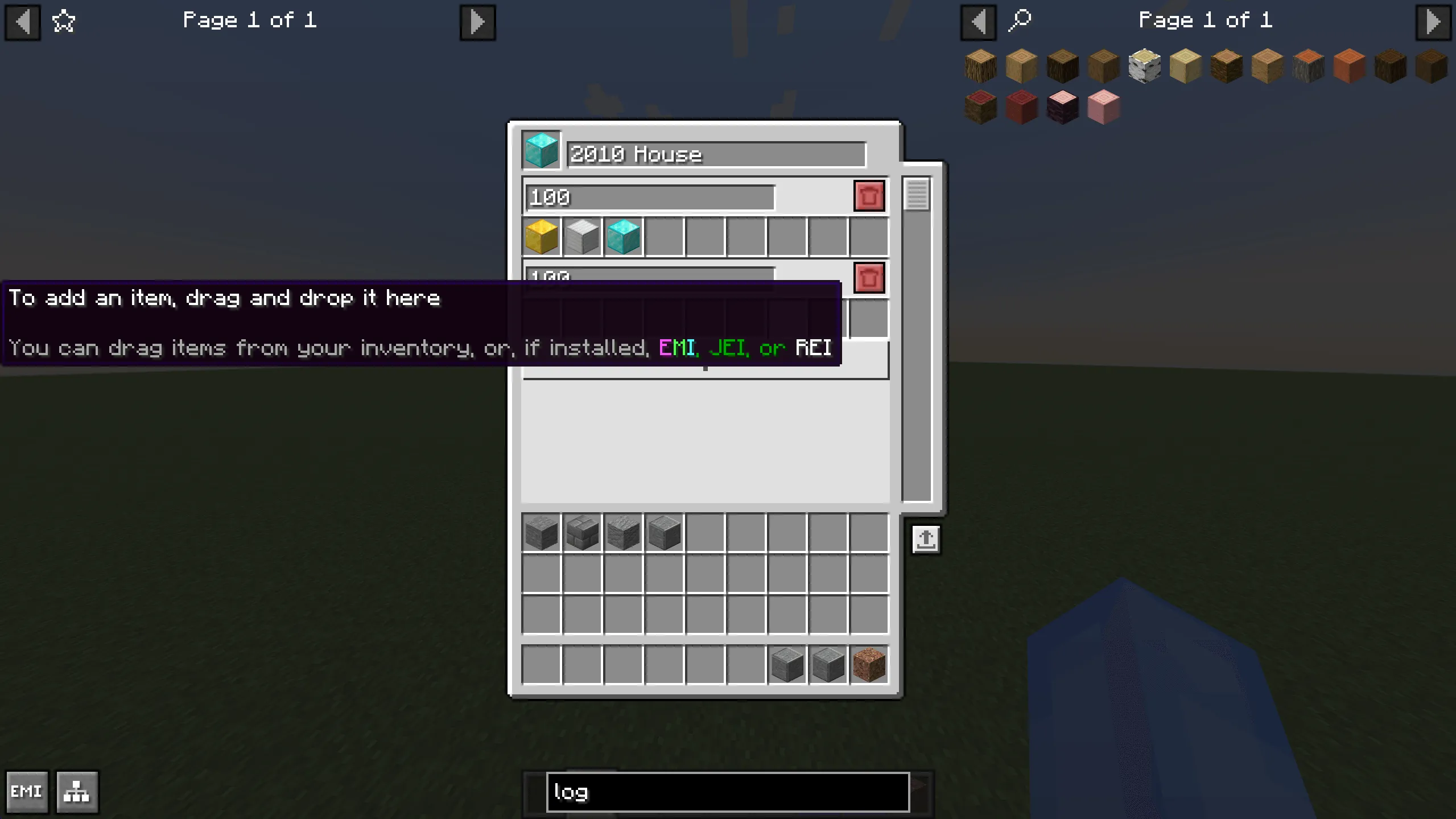Select the iron block in the palette row
Screen dimensions: 1456x819
pos(581,237)
